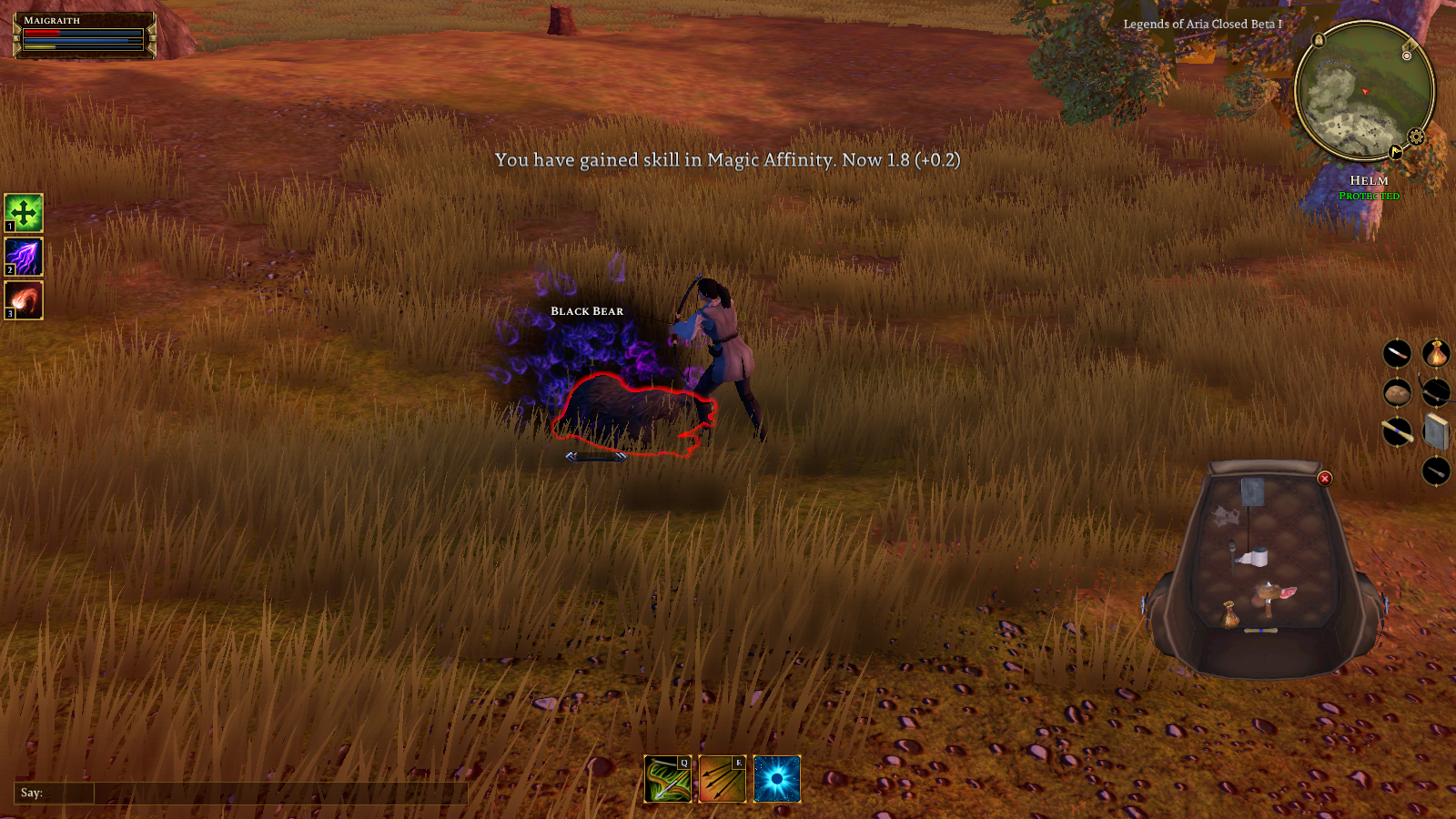The width and height of the screenshot is (1456, 819).
Task: Close the backpack window
Action: (x=1325, y=479)
